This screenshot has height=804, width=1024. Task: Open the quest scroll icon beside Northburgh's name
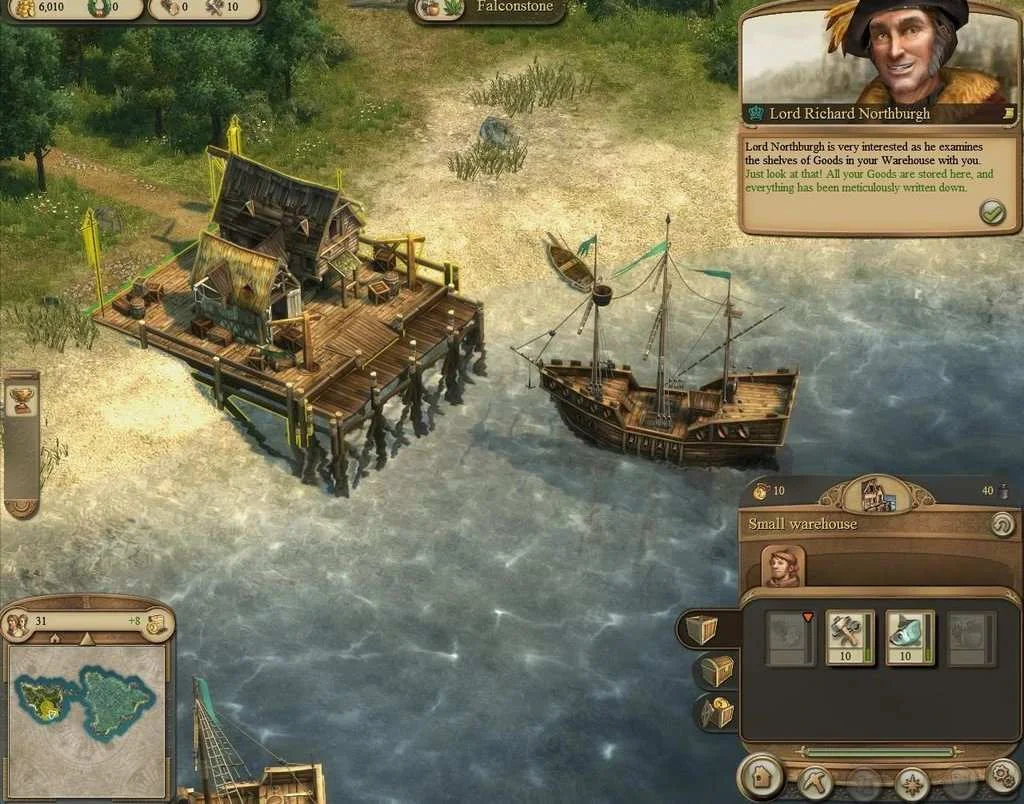click(x=1009, y=114)
